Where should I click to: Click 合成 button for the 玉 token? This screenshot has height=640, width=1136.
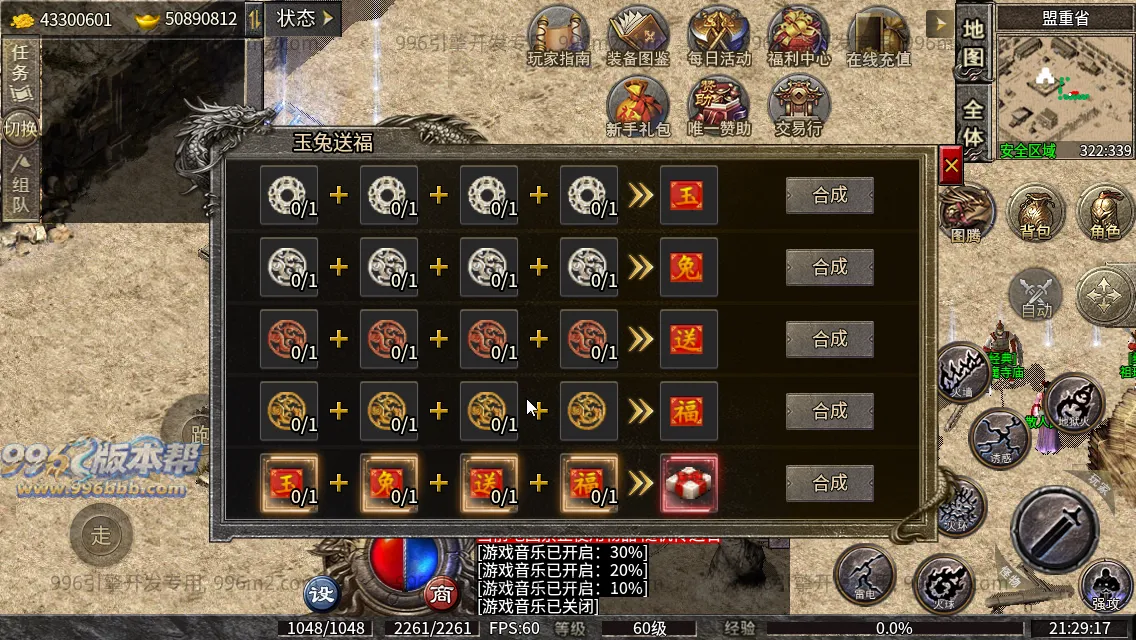[x=829, y=196]
